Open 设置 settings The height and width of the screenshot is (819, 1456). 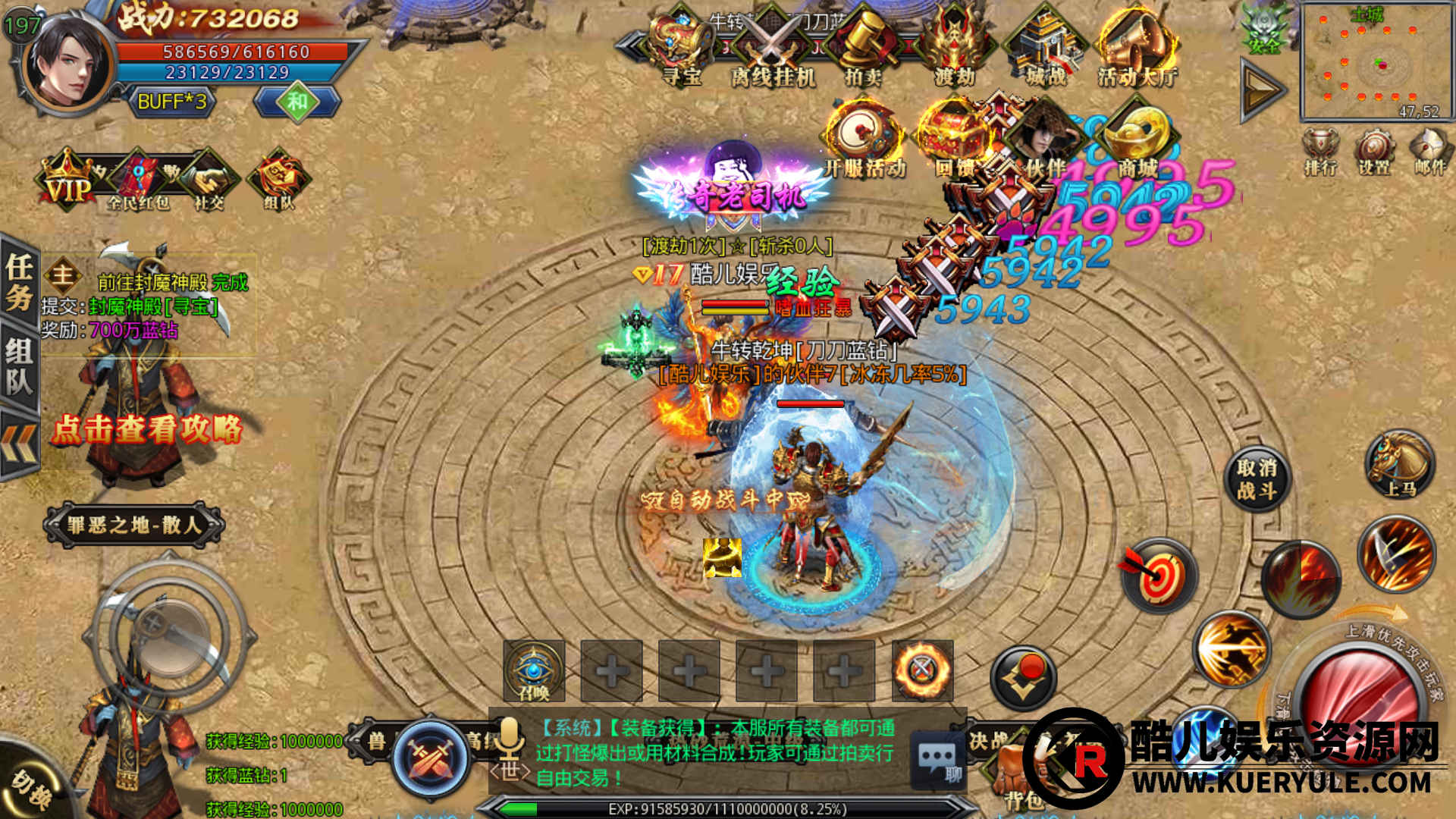click(1374, 152)
